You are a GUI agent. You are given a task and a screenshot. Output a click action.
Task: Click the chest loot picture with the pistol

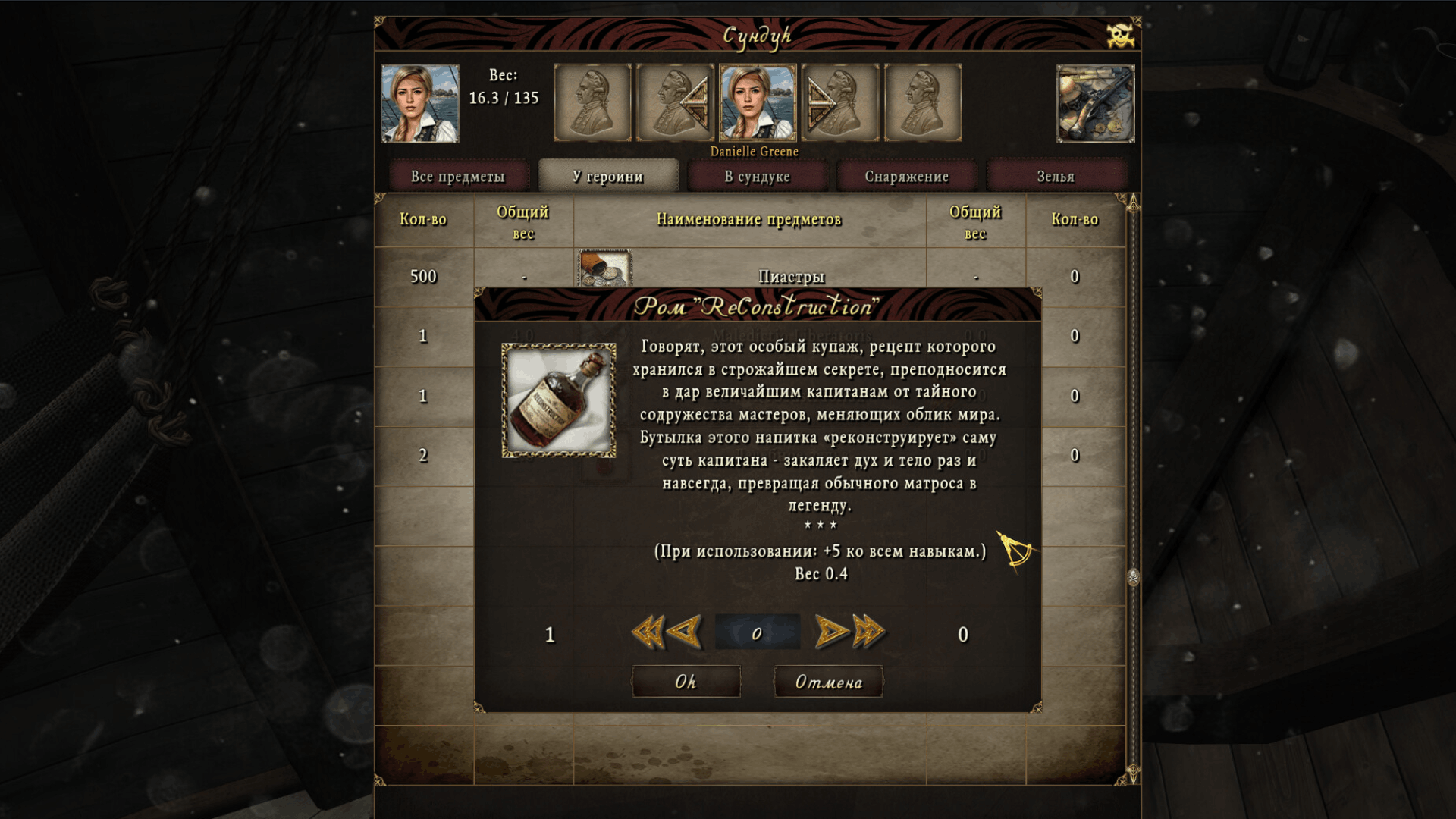click(1095, 104)
